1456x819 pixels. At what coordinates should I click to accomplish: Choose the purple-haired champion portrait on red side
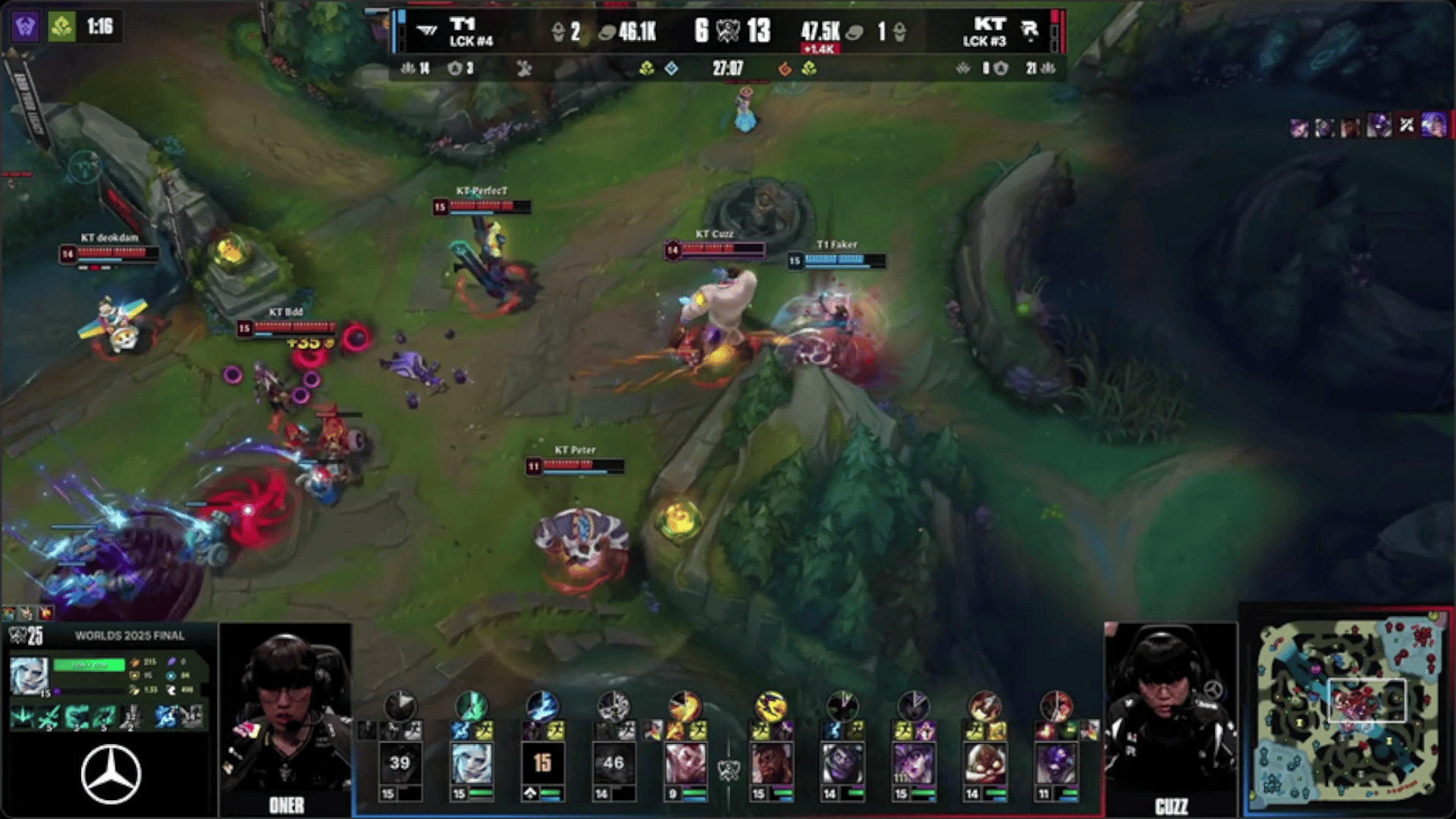click(x=913, y=762)
